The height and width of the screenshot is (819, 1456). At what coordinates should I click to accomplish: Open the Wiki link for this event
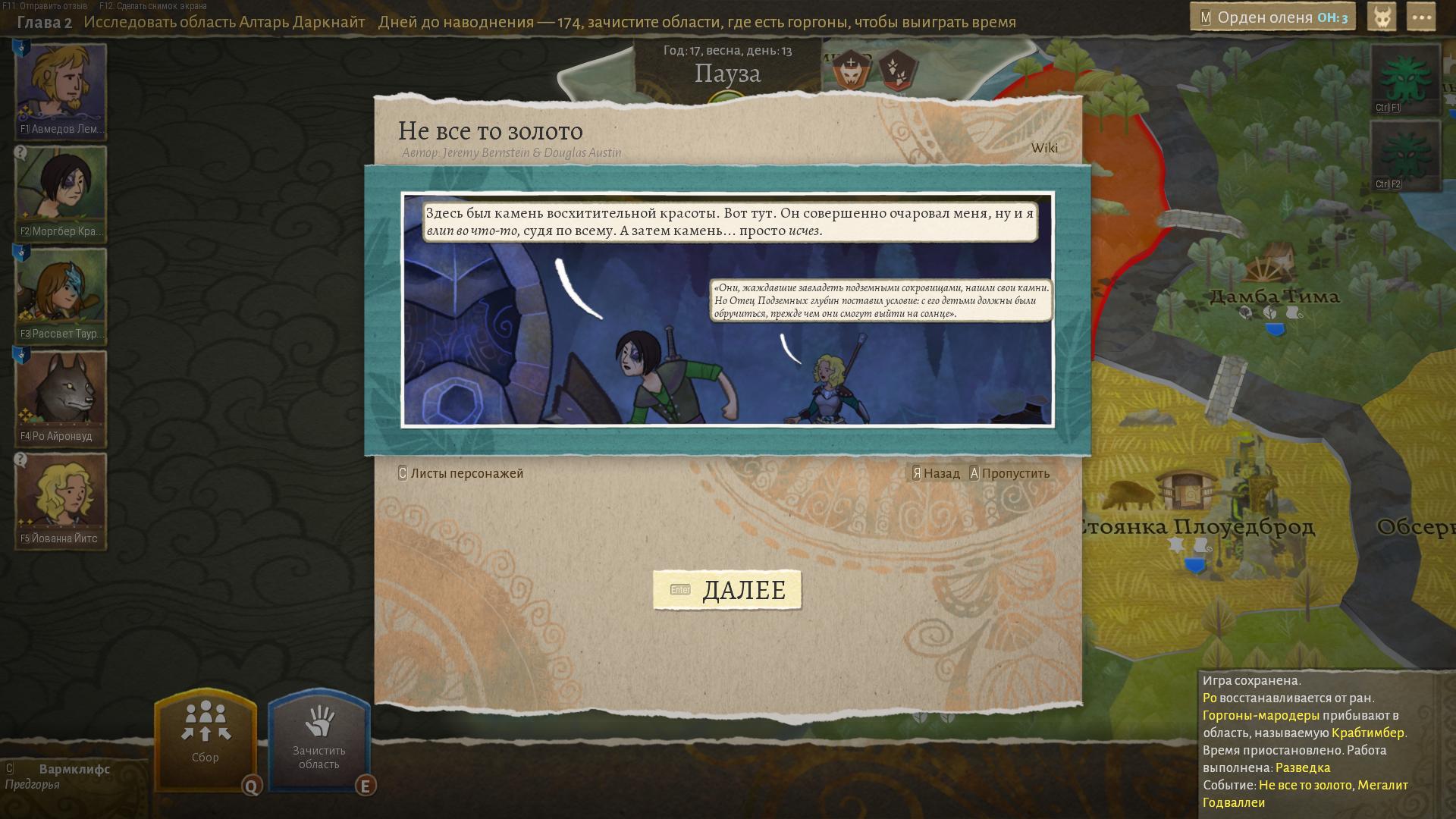[x=1044, y=148]
